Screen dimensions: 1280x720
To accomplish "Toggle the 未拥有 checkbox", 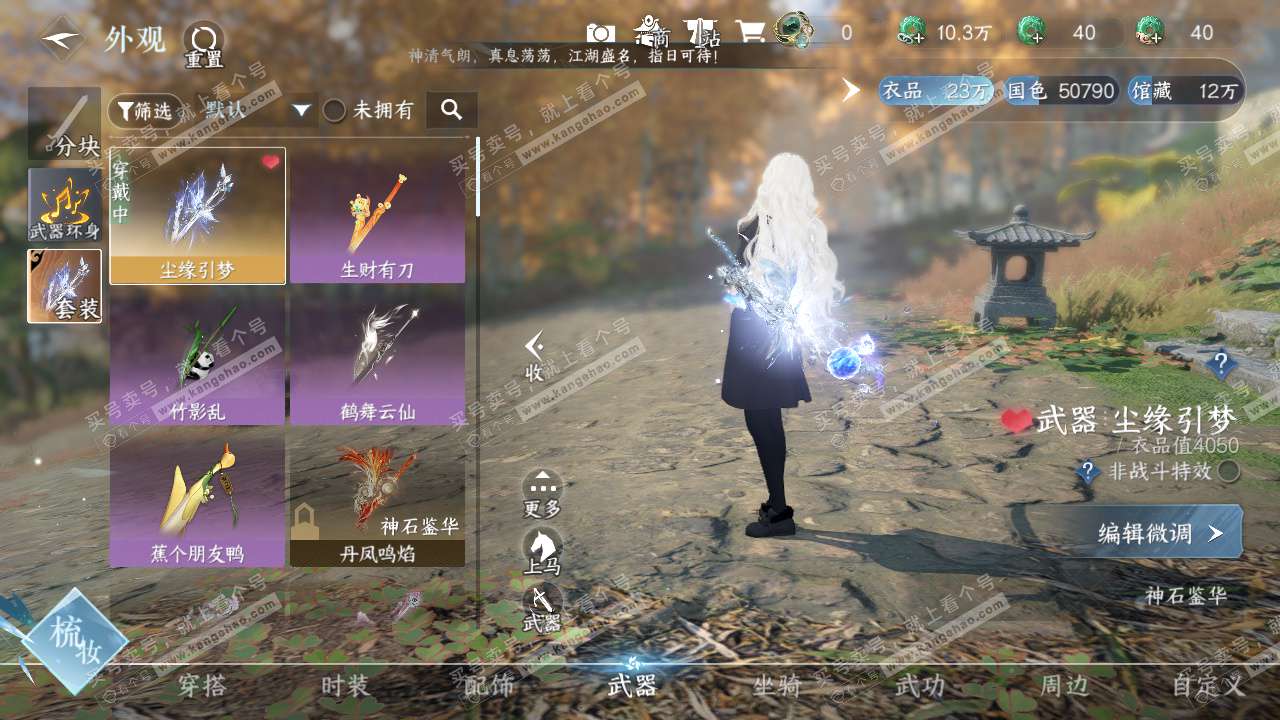I will [334, 110].
